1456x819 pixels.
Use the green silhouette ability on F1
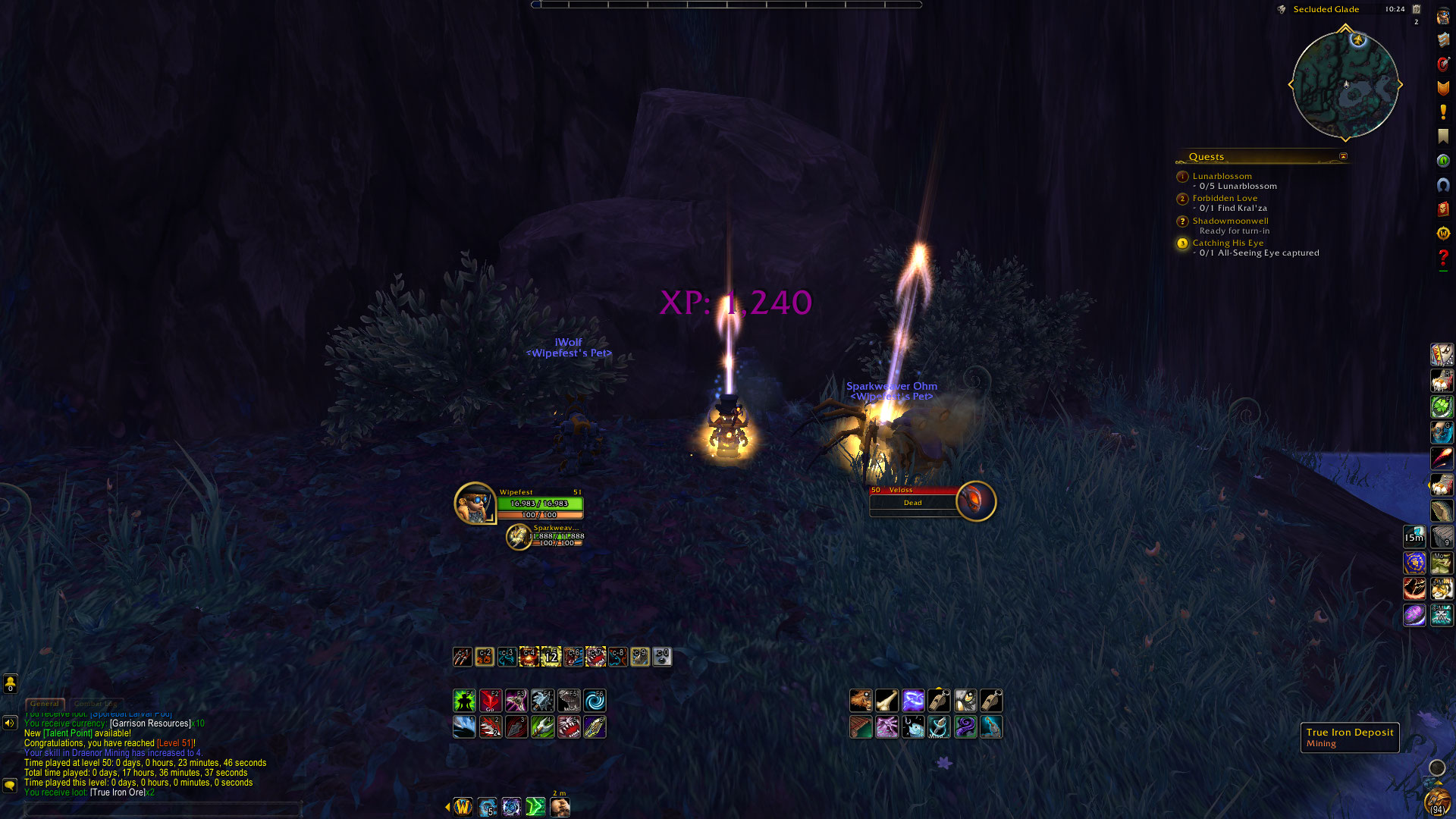pos(464,701)
